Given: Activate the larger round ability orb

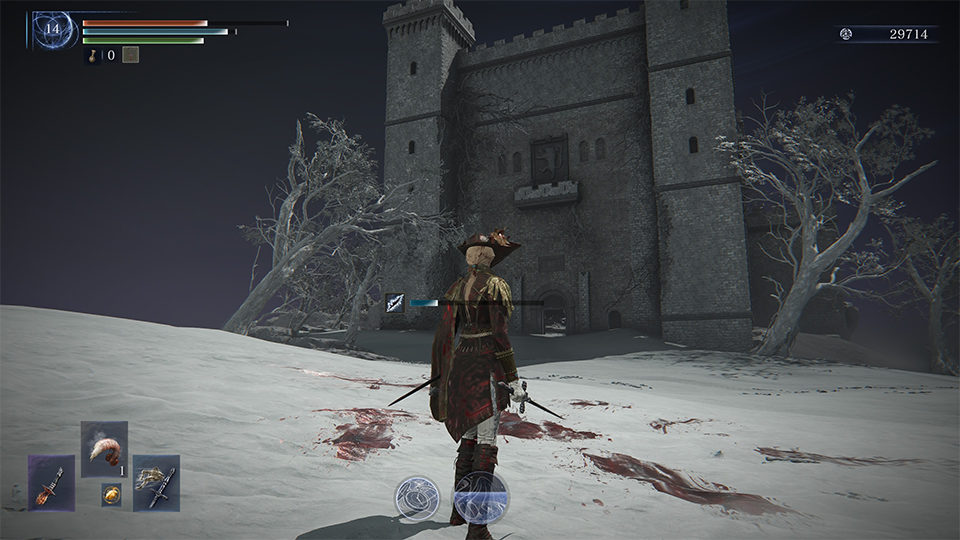Looking at the screenshot, I should [481, 498].
